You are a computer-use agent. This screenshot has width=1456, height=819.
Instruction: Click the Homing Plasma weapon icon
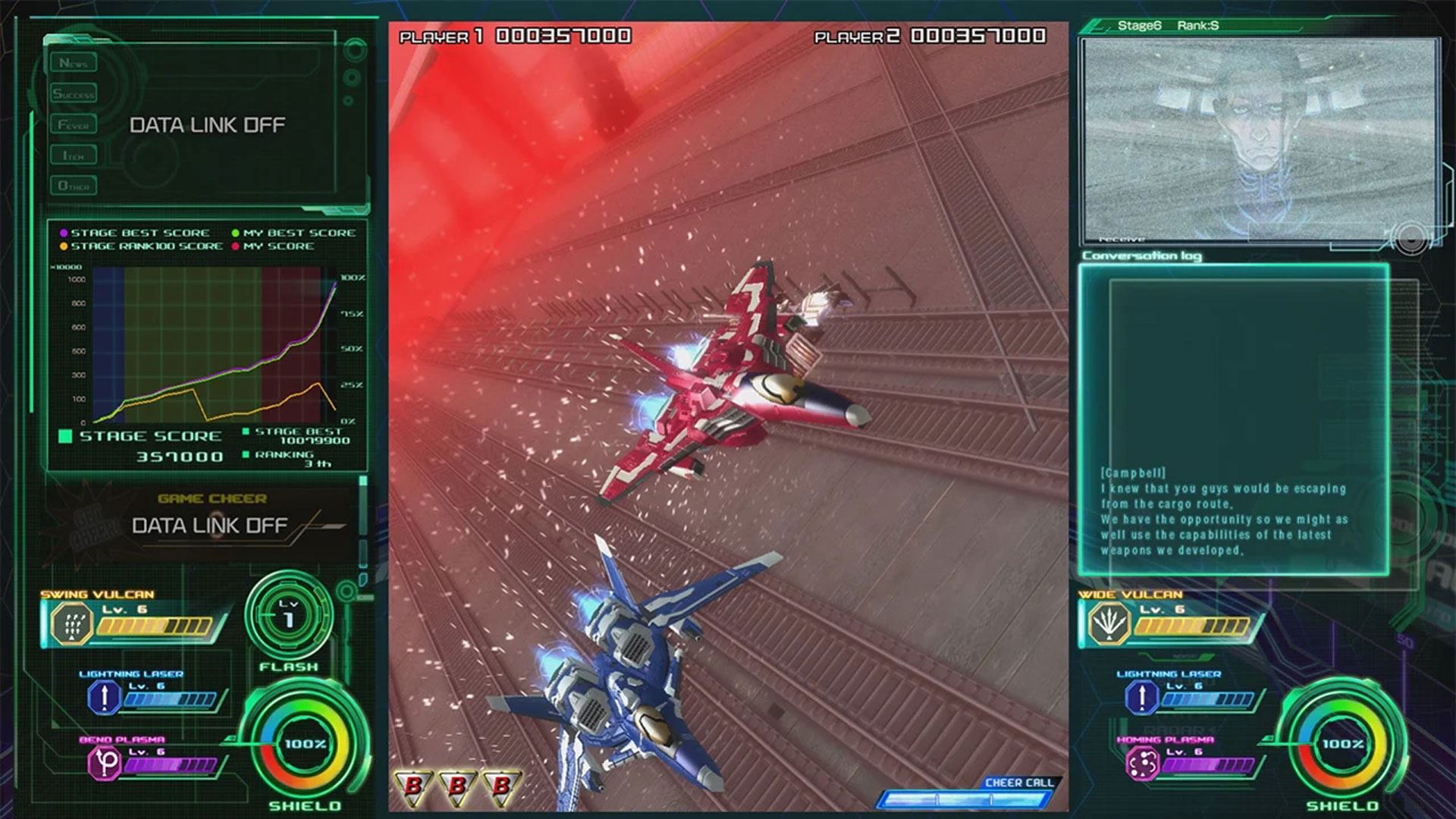click(1142, 763)
